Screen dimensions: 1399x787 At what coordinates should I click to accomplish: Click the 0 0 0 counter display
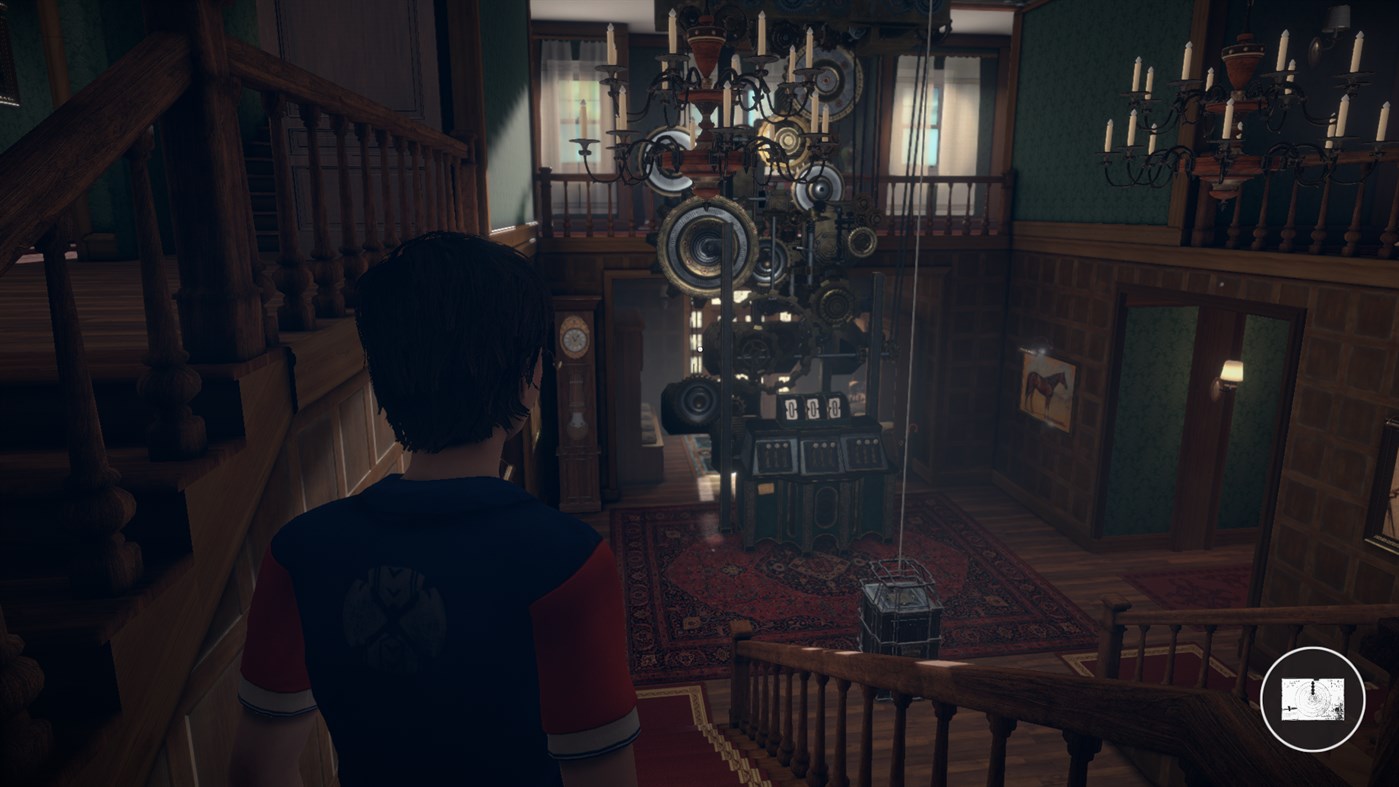812,407
